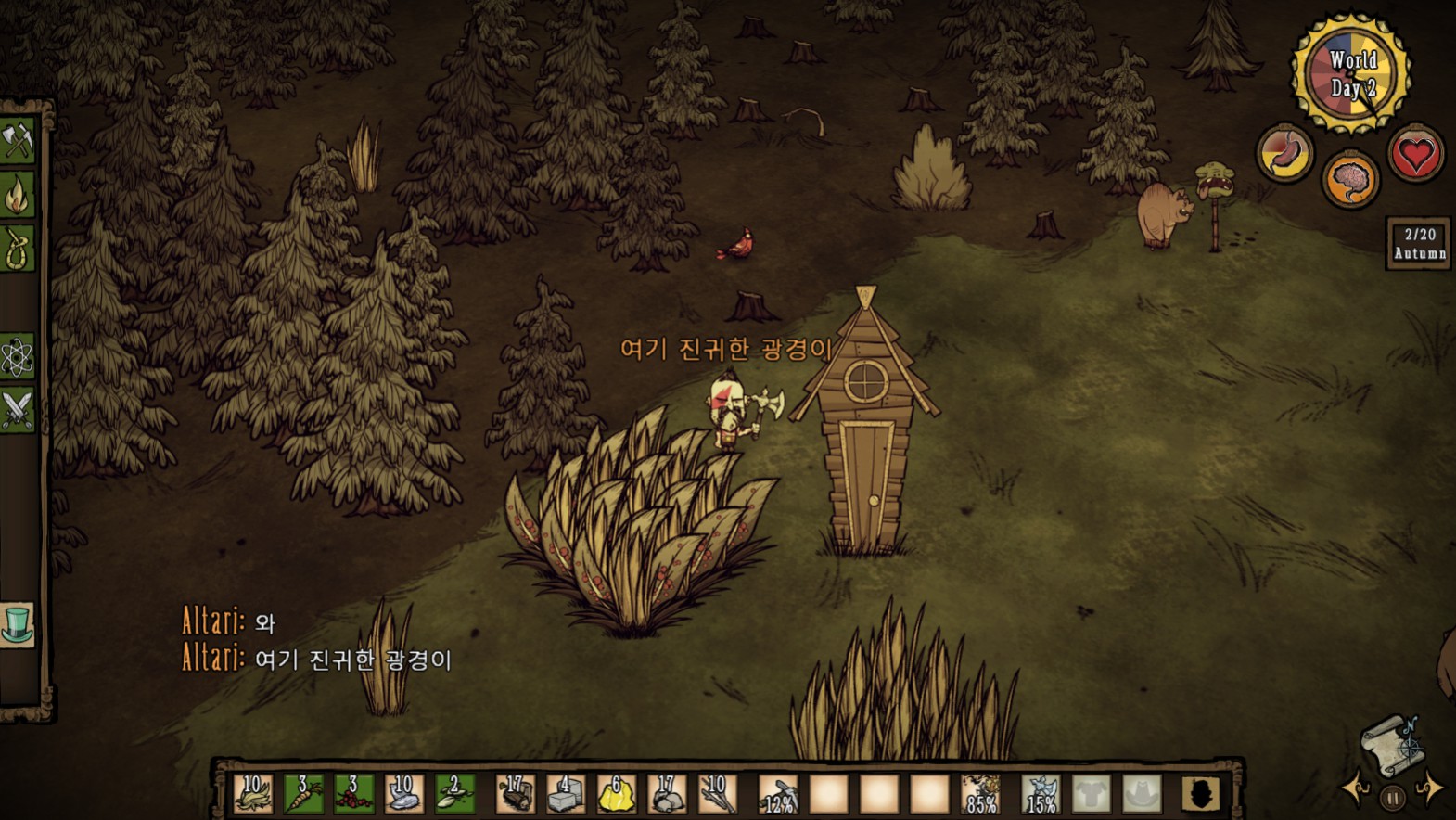The height and width of the screenshot is (820, 1456).
Task: Select the pickaxe at 12% durability
Action: coord(779,795)
